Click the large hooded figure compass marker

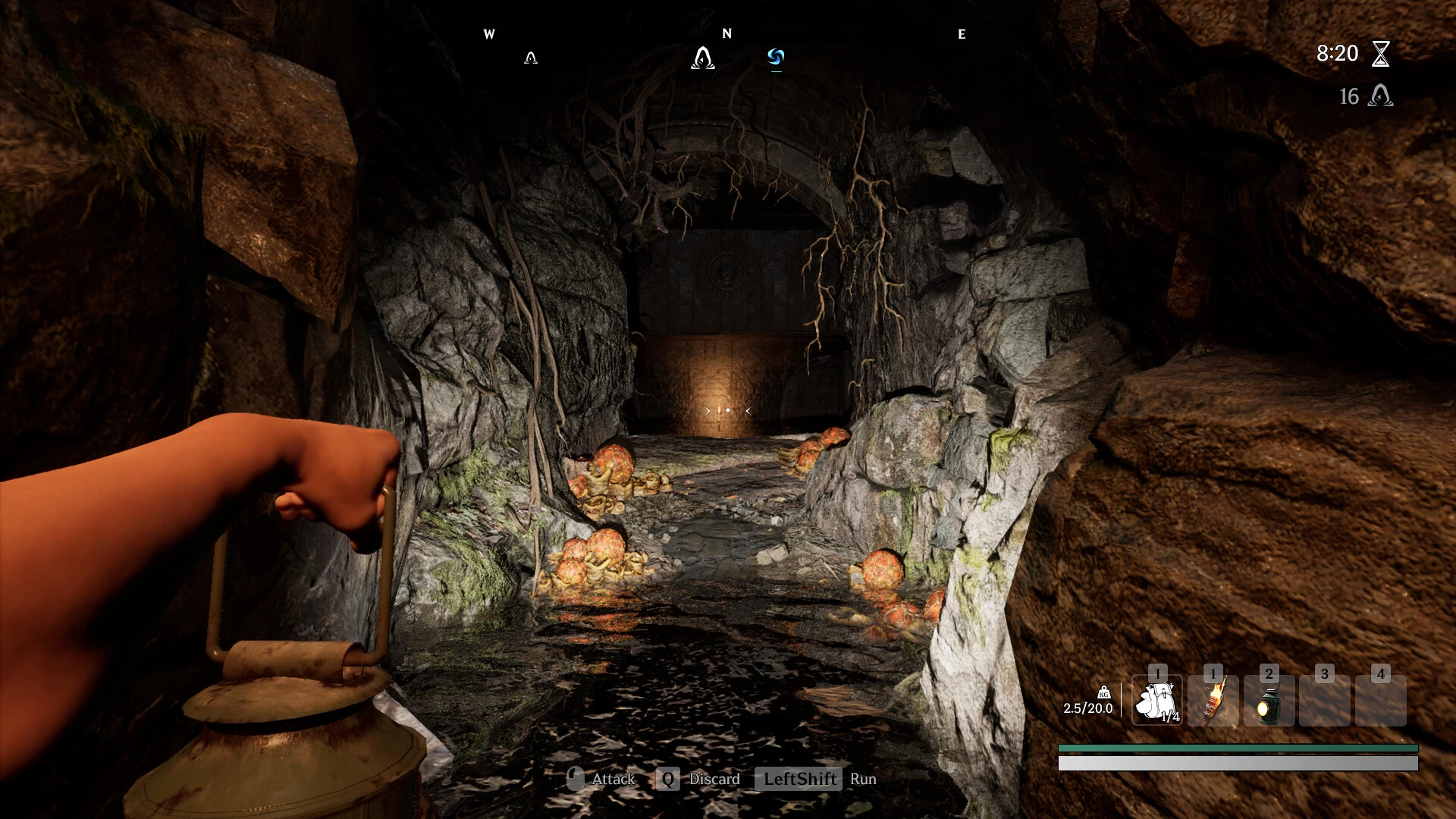(703, 58)
